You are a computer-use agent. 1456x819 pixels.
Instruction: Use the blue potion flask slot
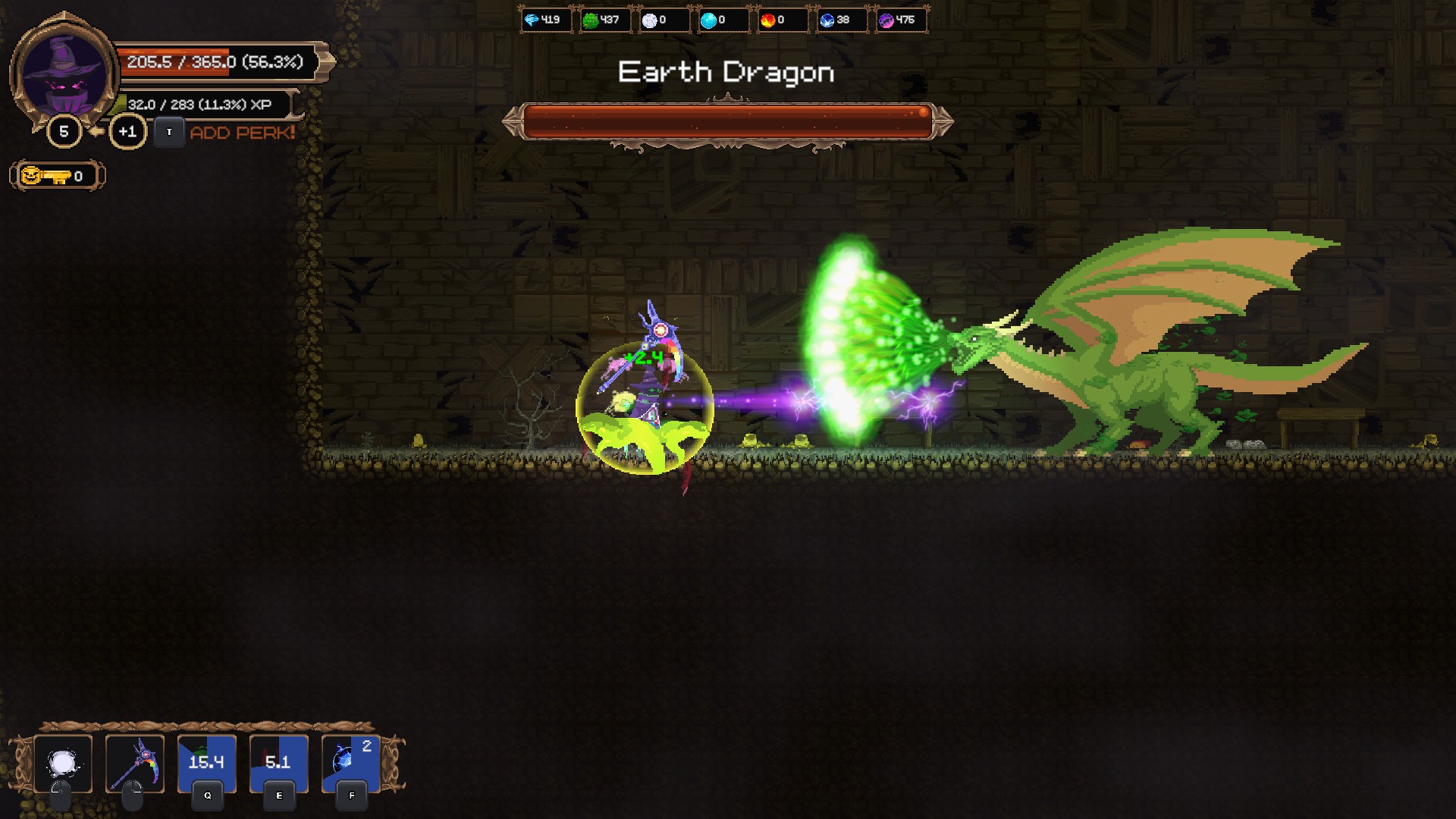click(x=350, y=763)
